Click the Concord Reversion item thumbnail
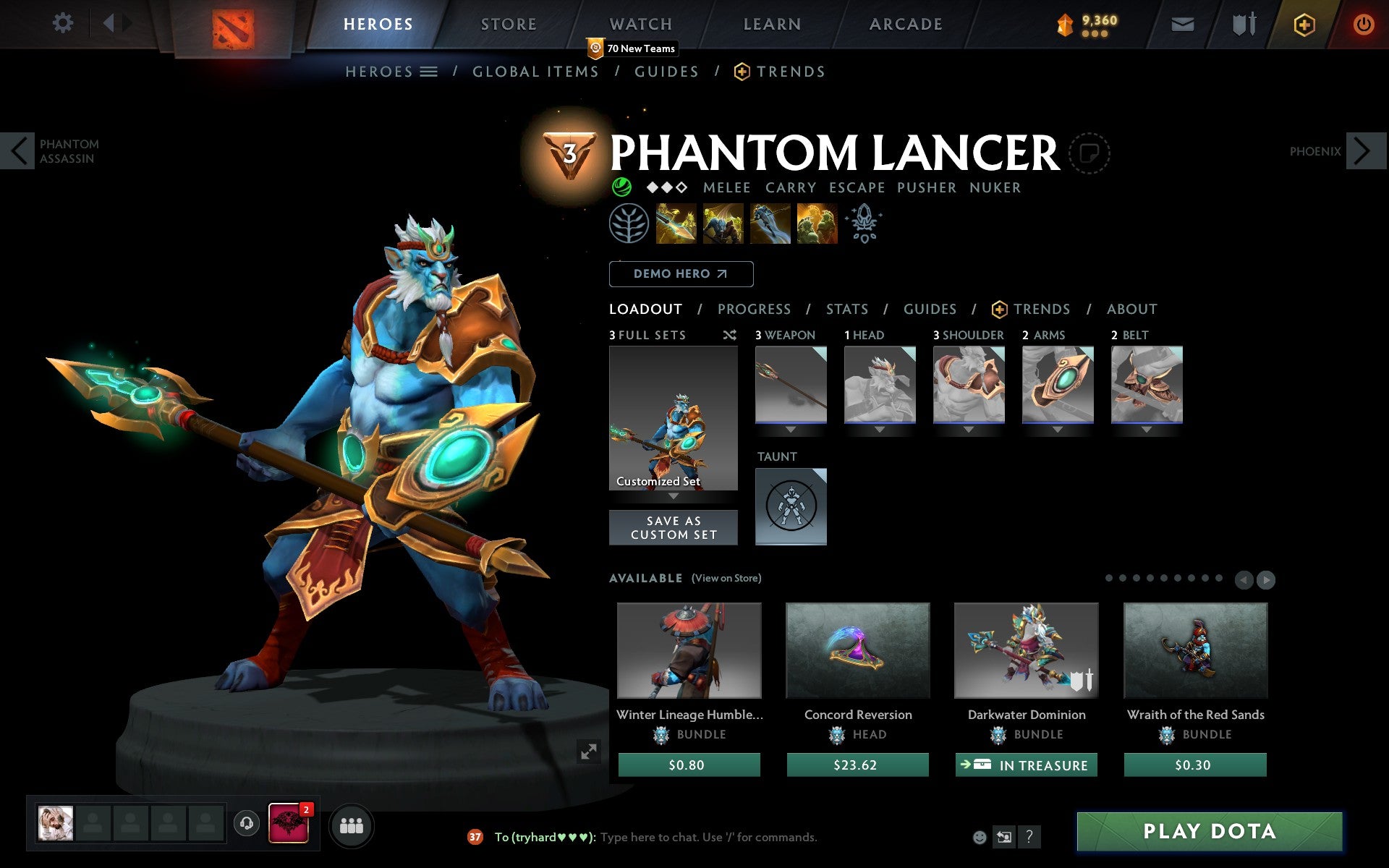 857,650
